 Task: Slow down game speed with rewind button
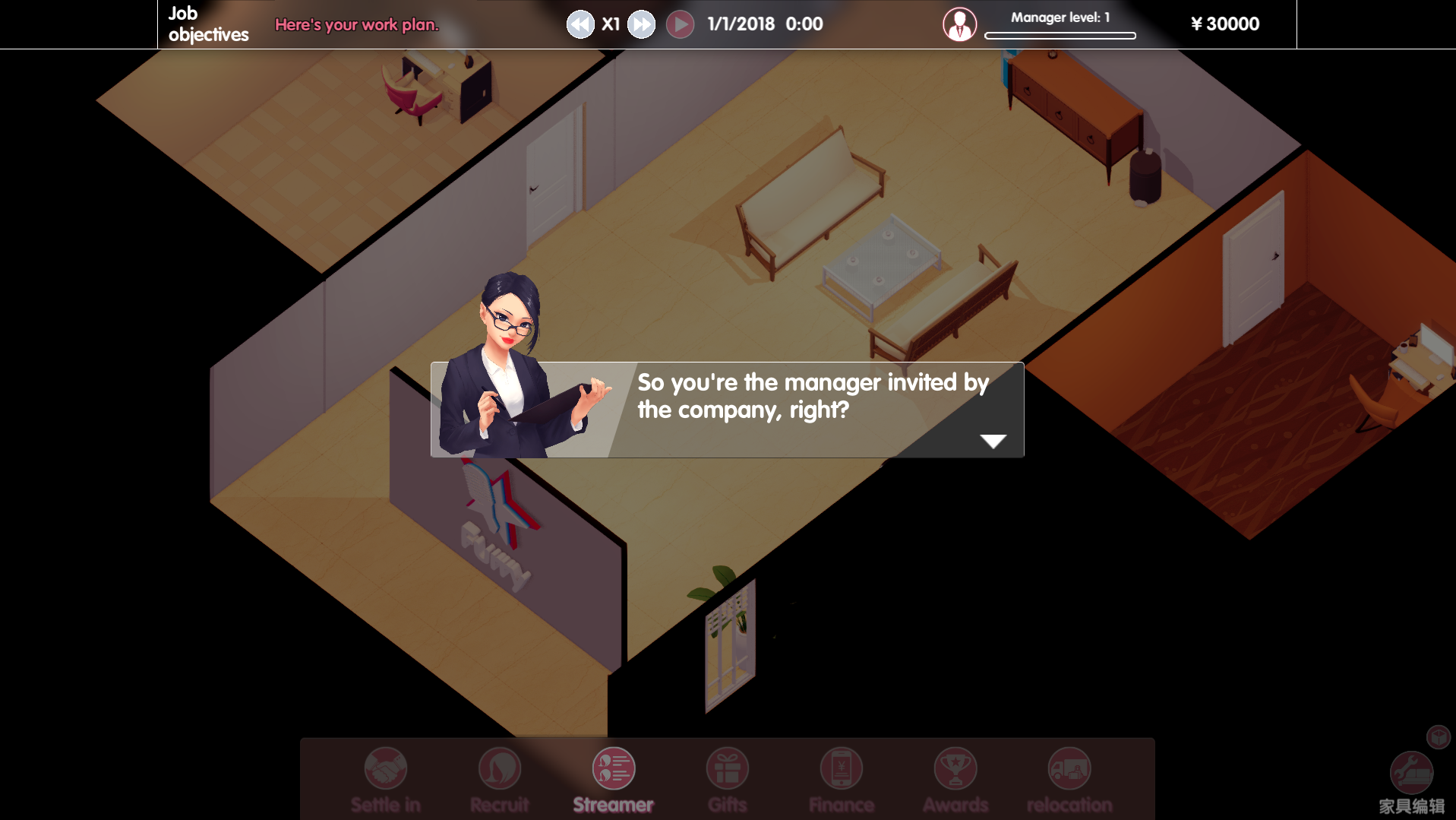580,24
